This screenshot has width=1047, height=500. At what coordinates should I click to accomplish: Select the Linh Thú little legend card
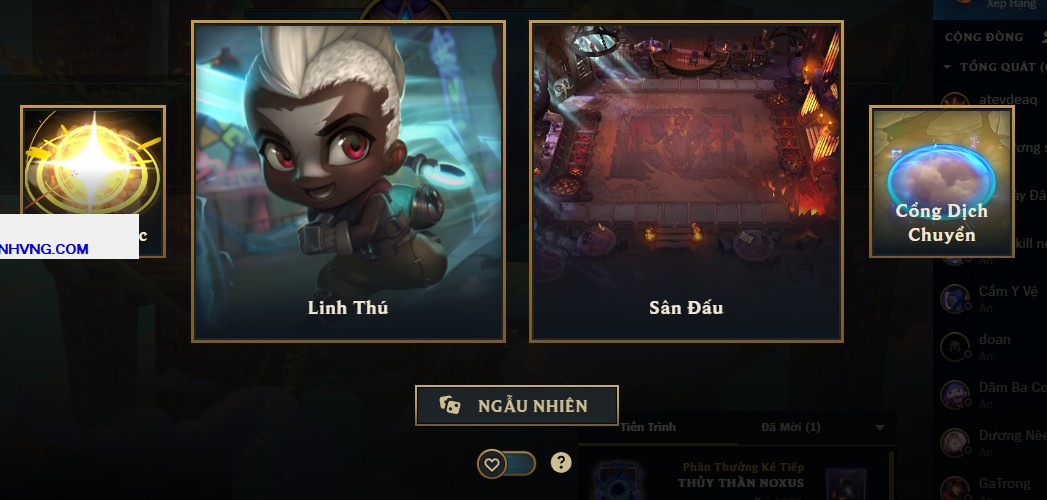pyautogui.click(x=348, y=181)
